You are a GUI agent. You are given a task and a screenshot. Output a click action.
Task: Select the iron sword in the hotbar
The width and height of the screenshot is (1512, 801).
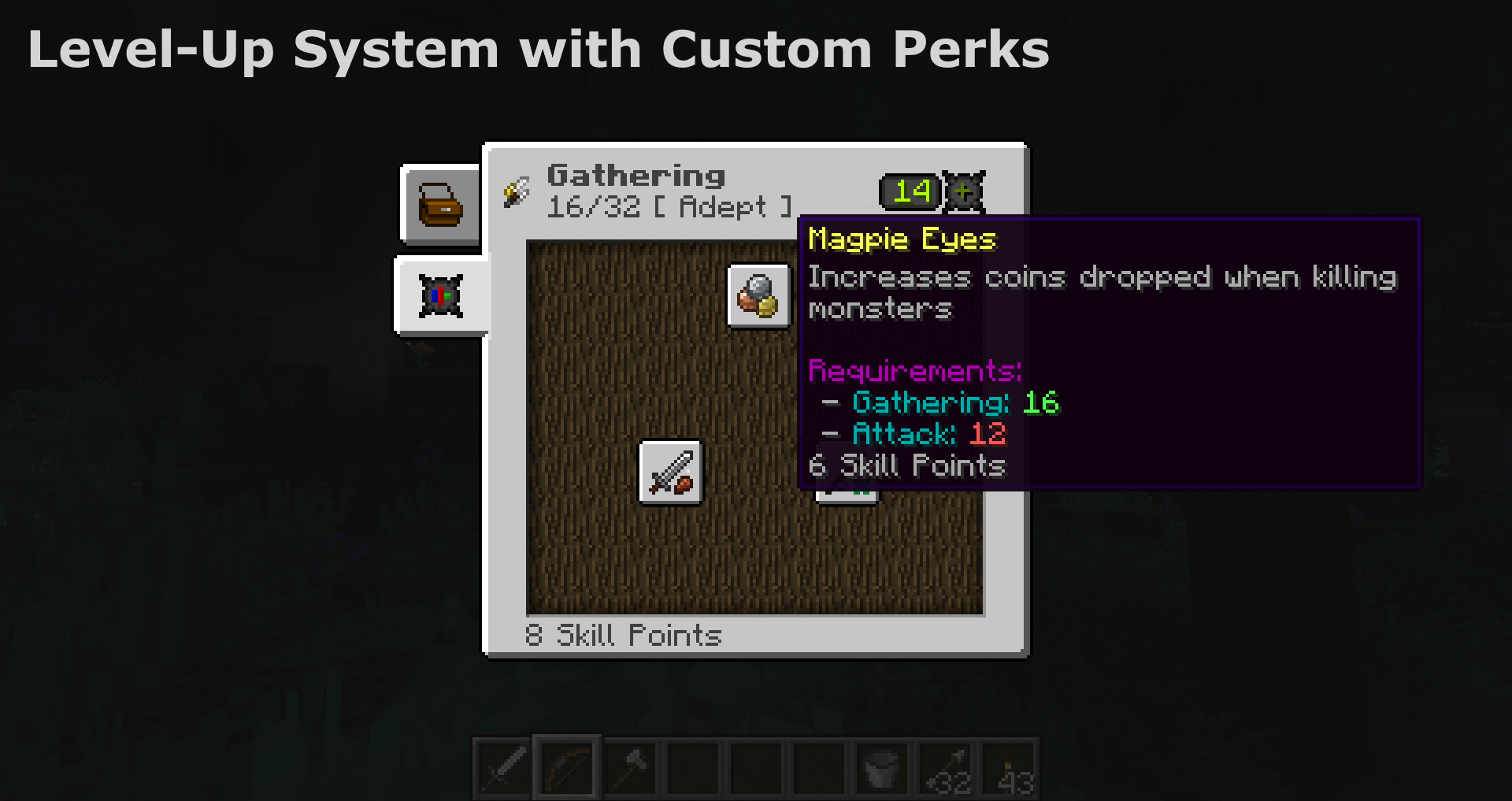tap(502, 768)
